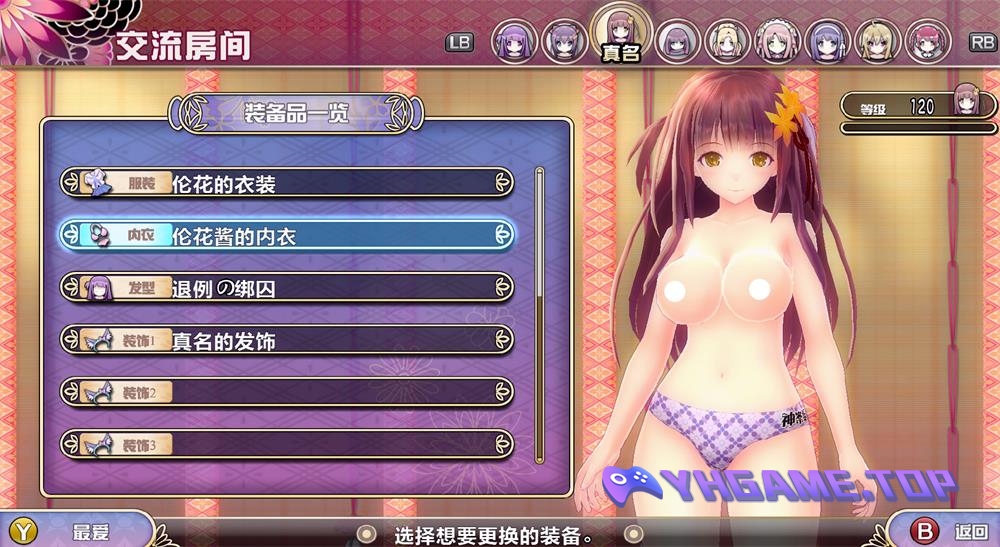This screenshot has width=1000, height=547.
Task: Pick the empty 装饰3 accessory slot
Action: [x=287, y=444]
